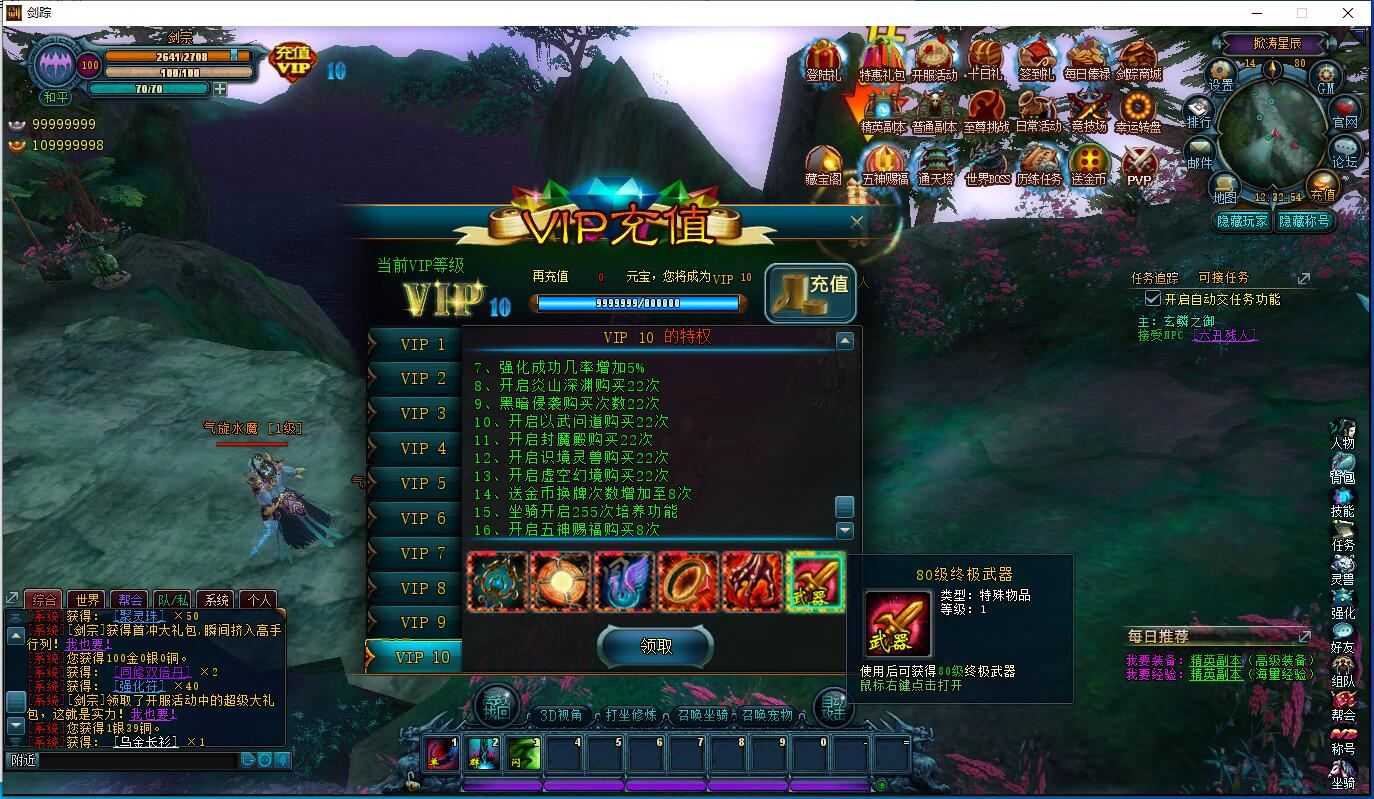Image resolution: width=1374 pixels, height=799 pixels.
Task: Switch to the 世界 chat tab
Action: [88, 598]
